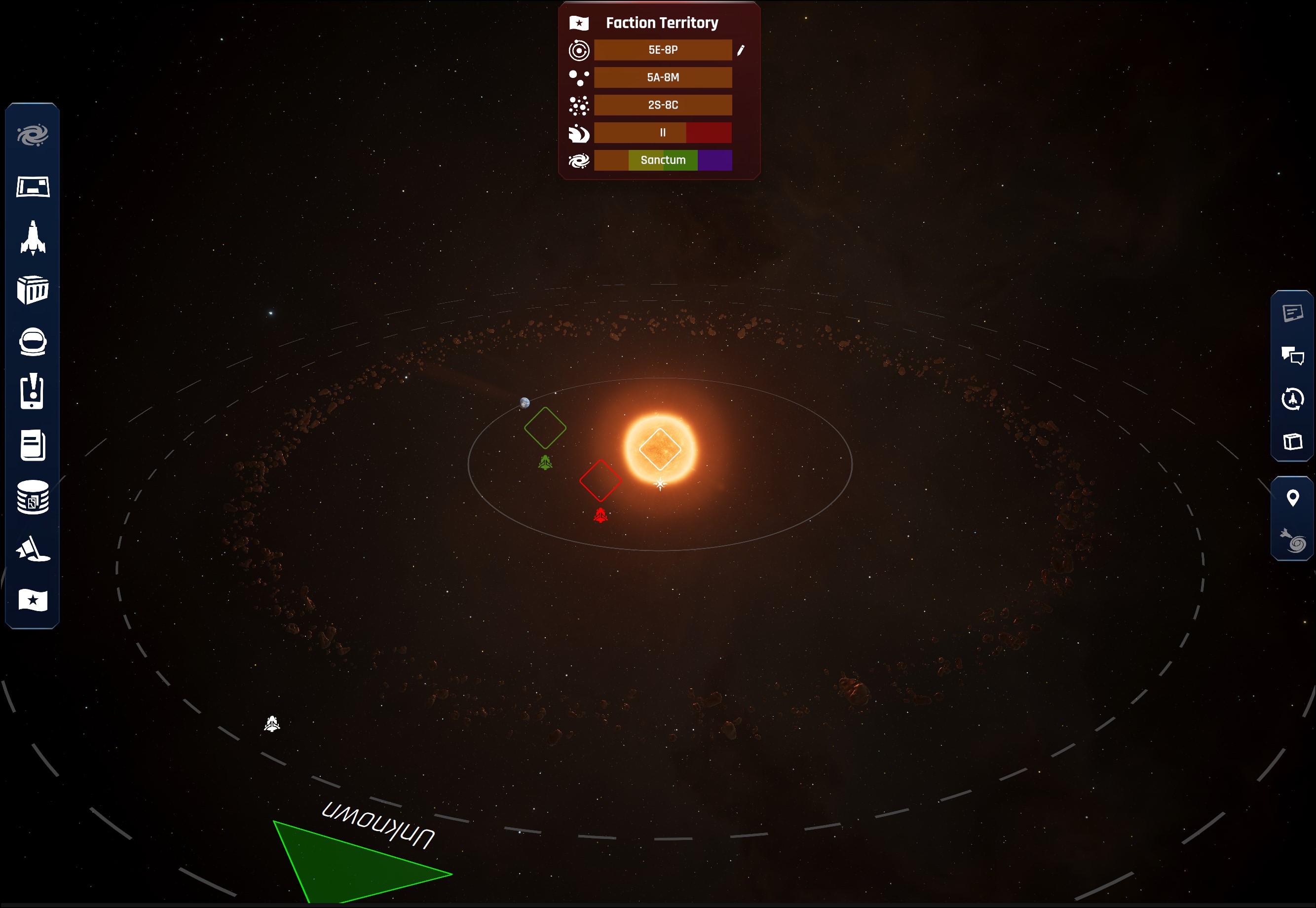The height and width of the screenshot is (908, 1316).
Task: Open the cargo container icon
Action: (33, 290)
